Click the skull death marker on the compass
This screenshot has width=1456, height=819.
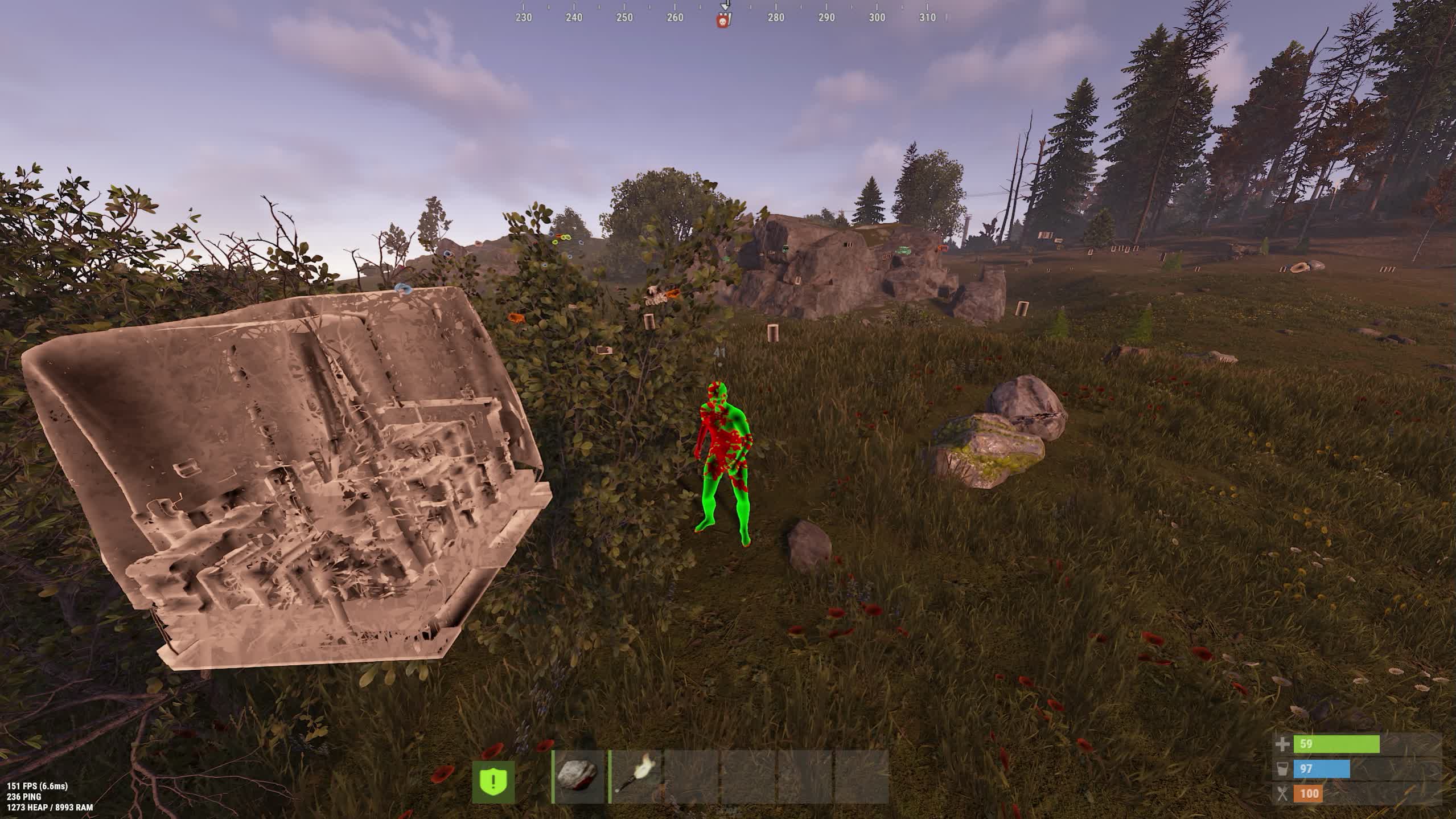(x=723, y=18)
